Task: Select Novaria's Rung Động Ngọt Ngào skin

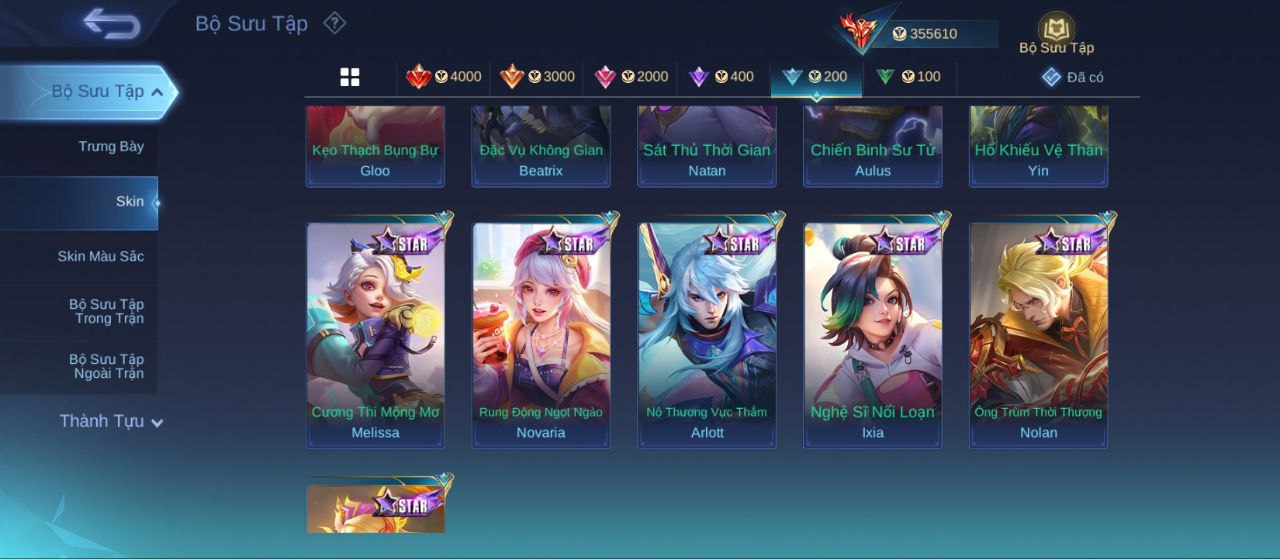Action: click(x=541, y=335)
